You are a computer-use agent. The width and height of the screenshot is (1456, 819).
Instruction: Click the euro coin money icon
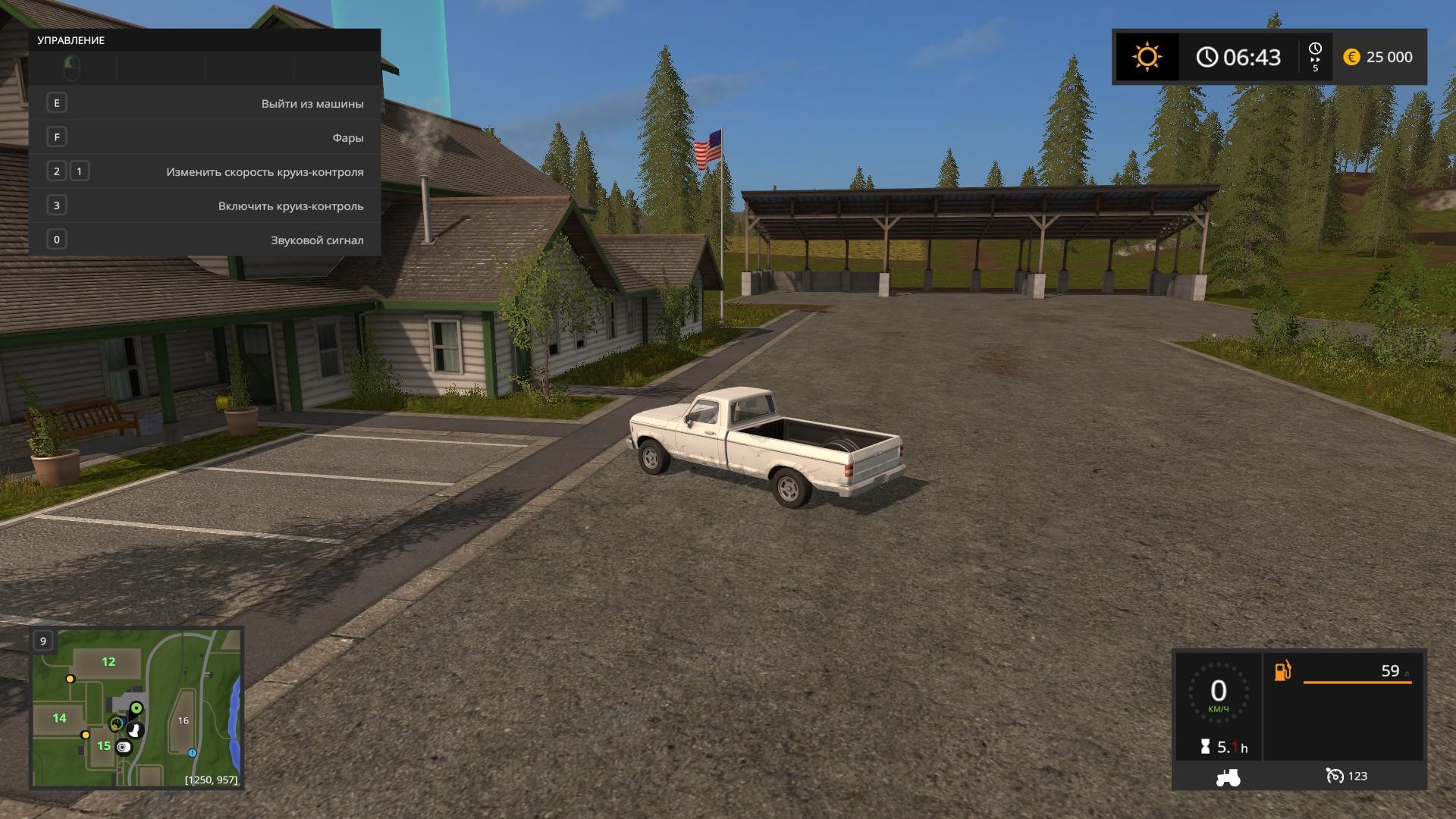(x=1351, y=57)
